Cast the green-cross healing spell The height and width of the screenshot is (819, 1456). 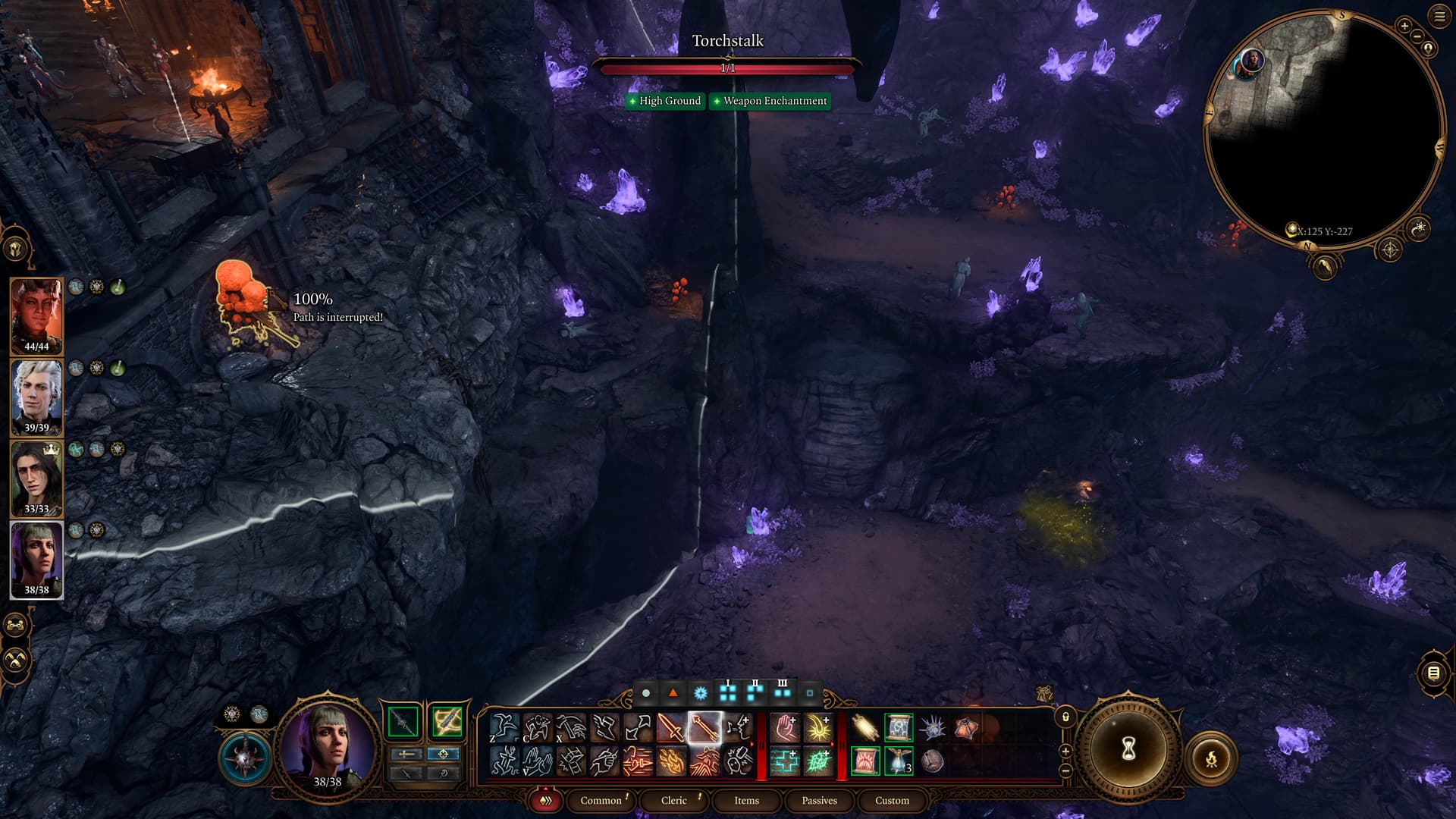785,761
